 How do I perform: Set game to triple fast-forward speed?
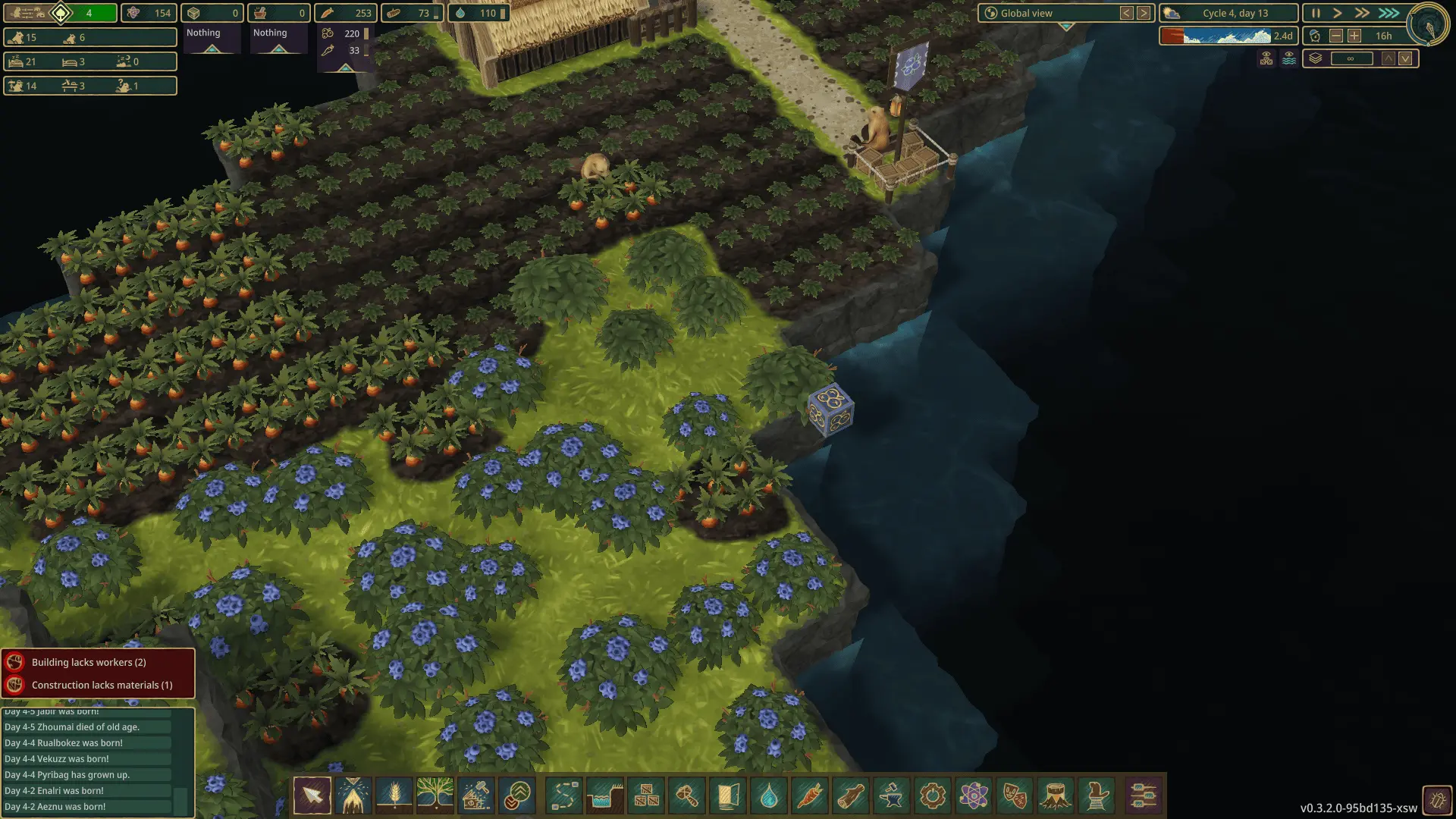(x=1389, y=13)
